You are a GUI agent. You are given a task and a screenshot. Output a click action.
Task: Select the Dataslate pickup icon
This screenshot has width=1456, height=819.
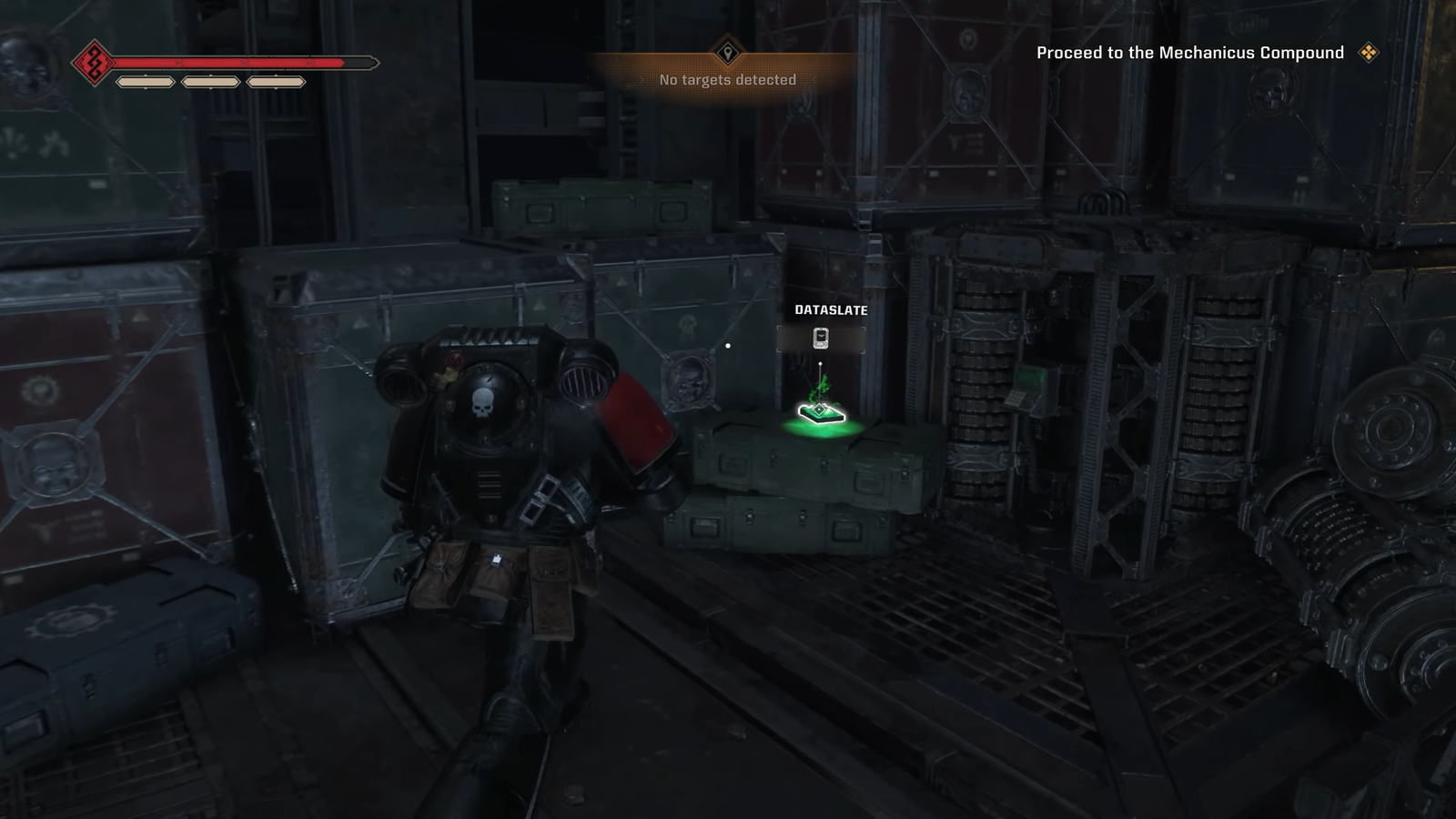click(821, 339)
